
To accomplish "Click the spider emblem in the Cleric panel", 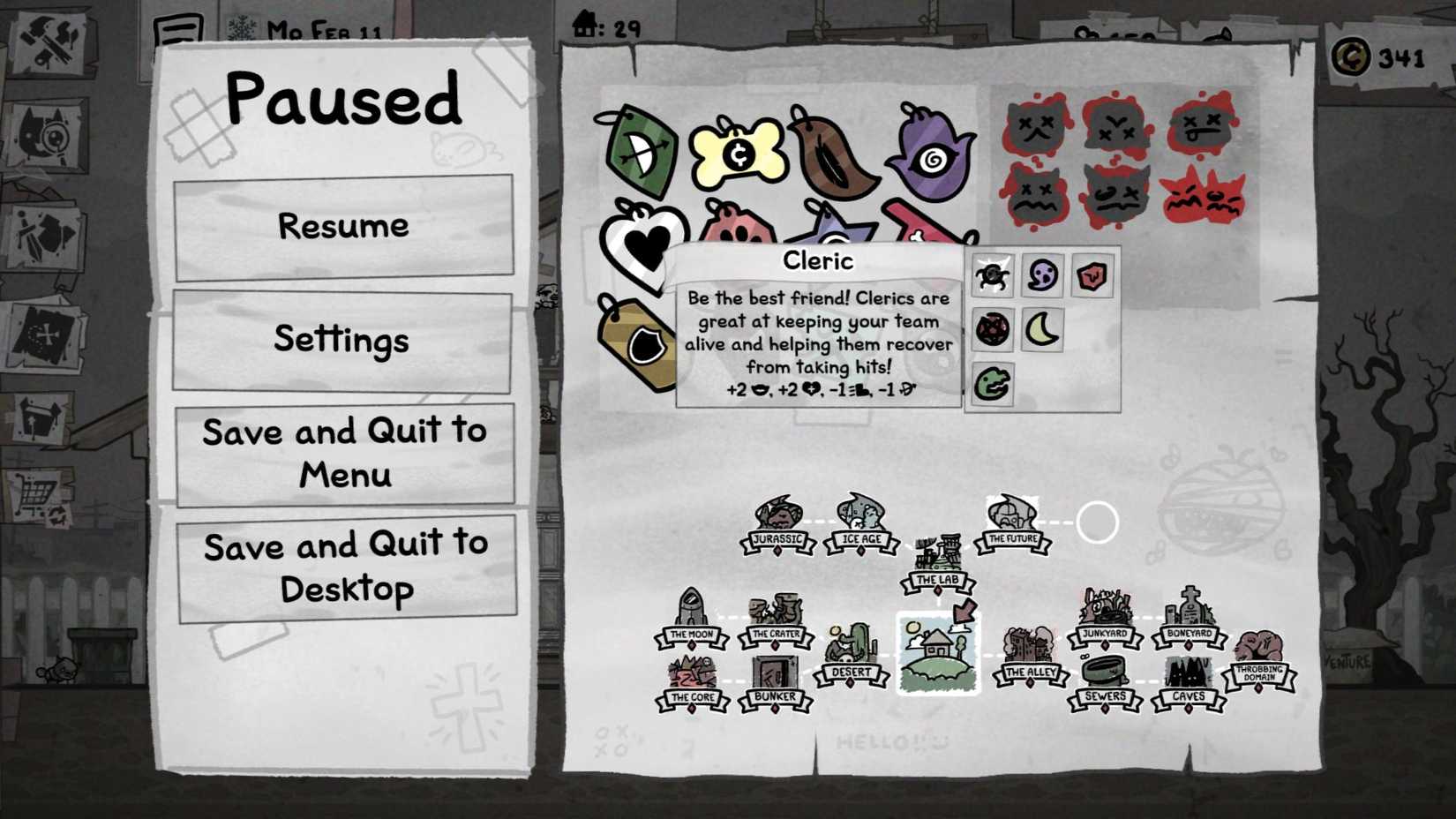I will pyautogui.click(x=992, y=276).
